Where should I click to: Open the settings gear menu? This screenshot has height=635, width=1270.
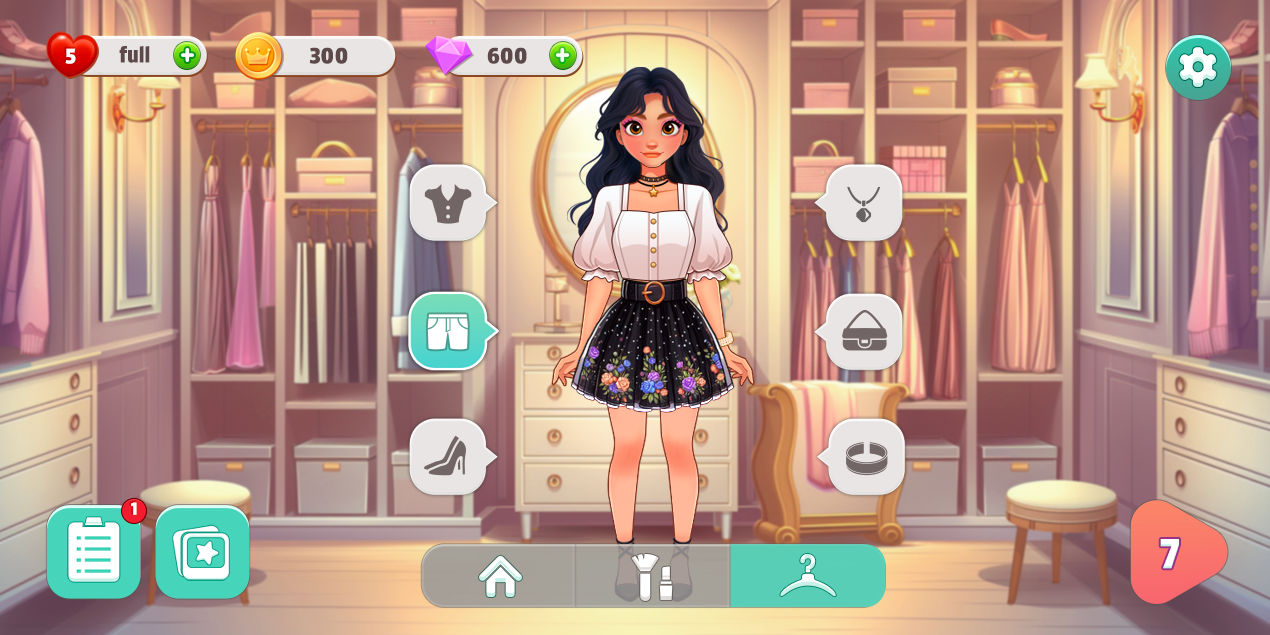[1197, 67]
